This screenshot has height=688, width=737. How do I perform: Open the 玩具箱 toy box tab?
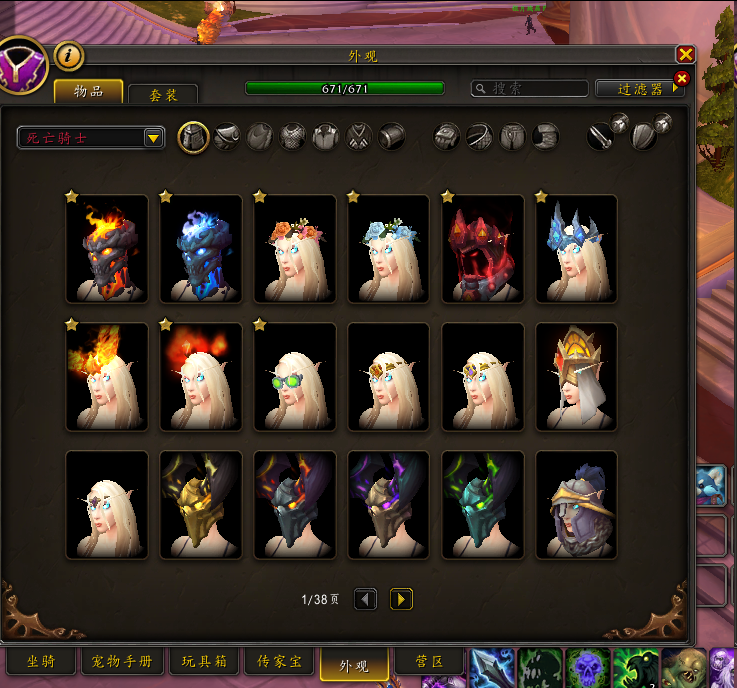pyautogui.click(x=204, y=662)
